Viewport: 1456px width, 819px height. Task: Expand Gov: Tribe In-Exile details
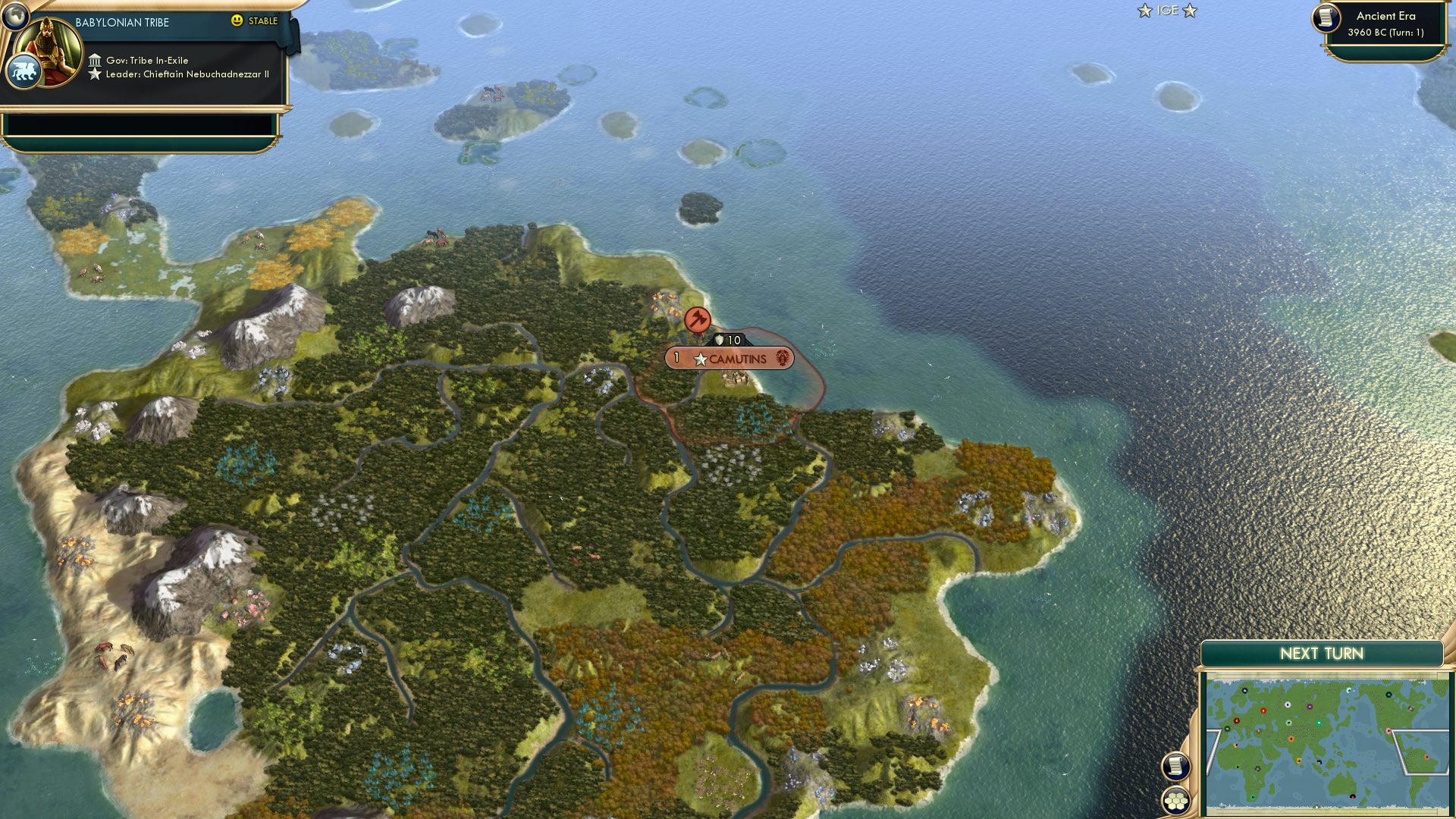(x=146, y=59)
